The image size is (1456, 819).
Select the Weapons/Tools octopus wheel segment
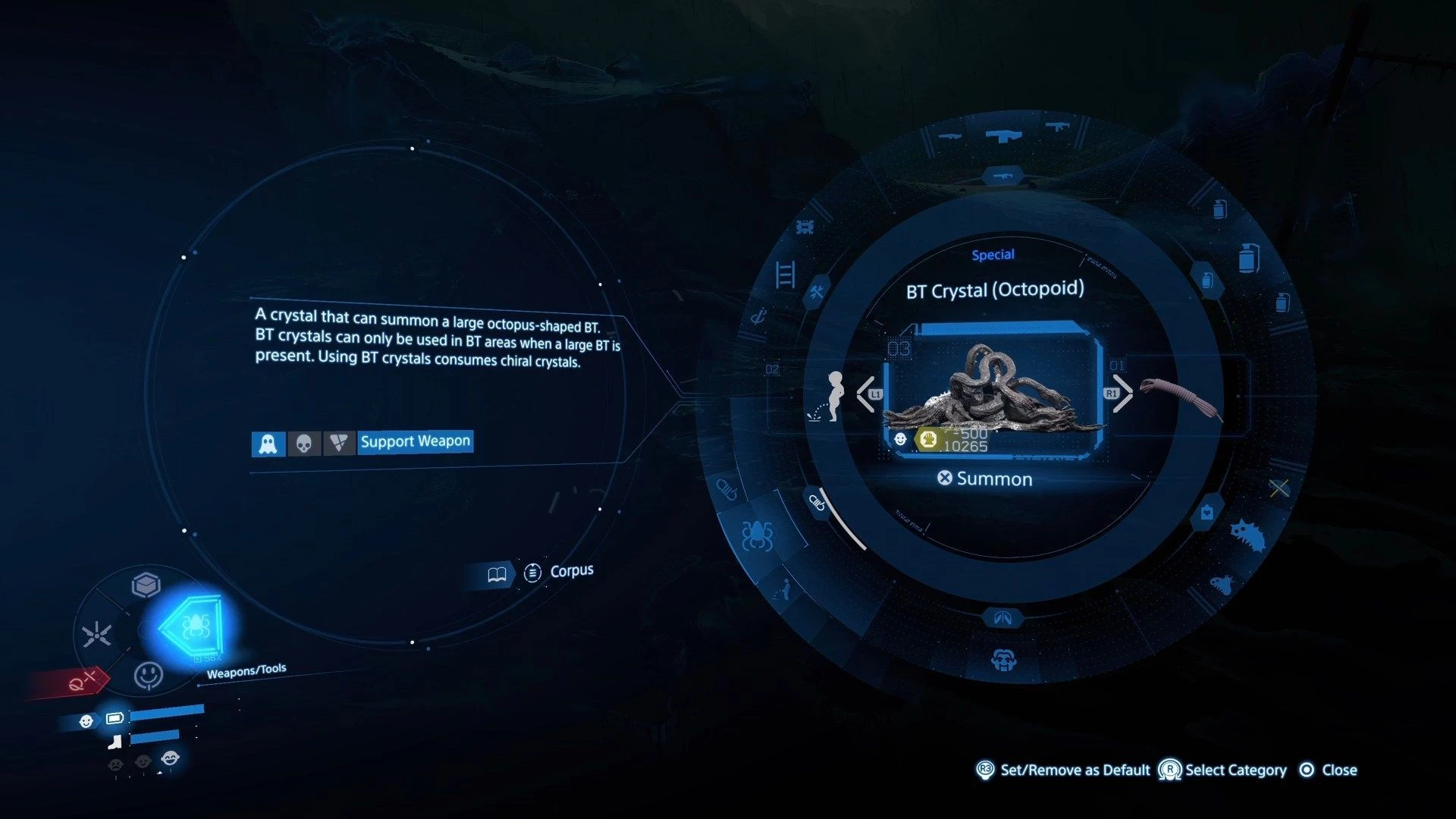(193, 626)
